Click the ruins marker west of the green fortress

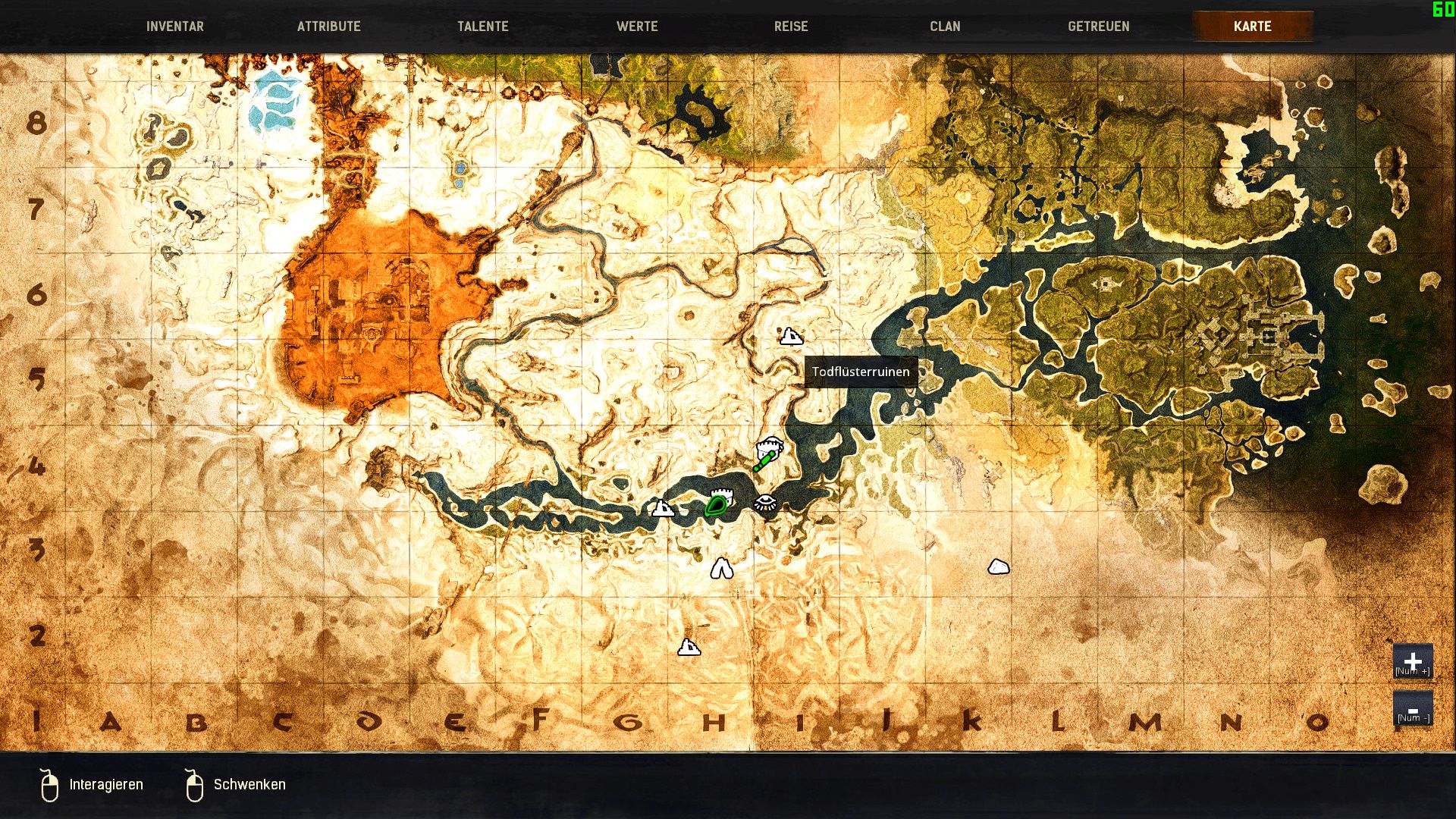[x=664, y=510]
